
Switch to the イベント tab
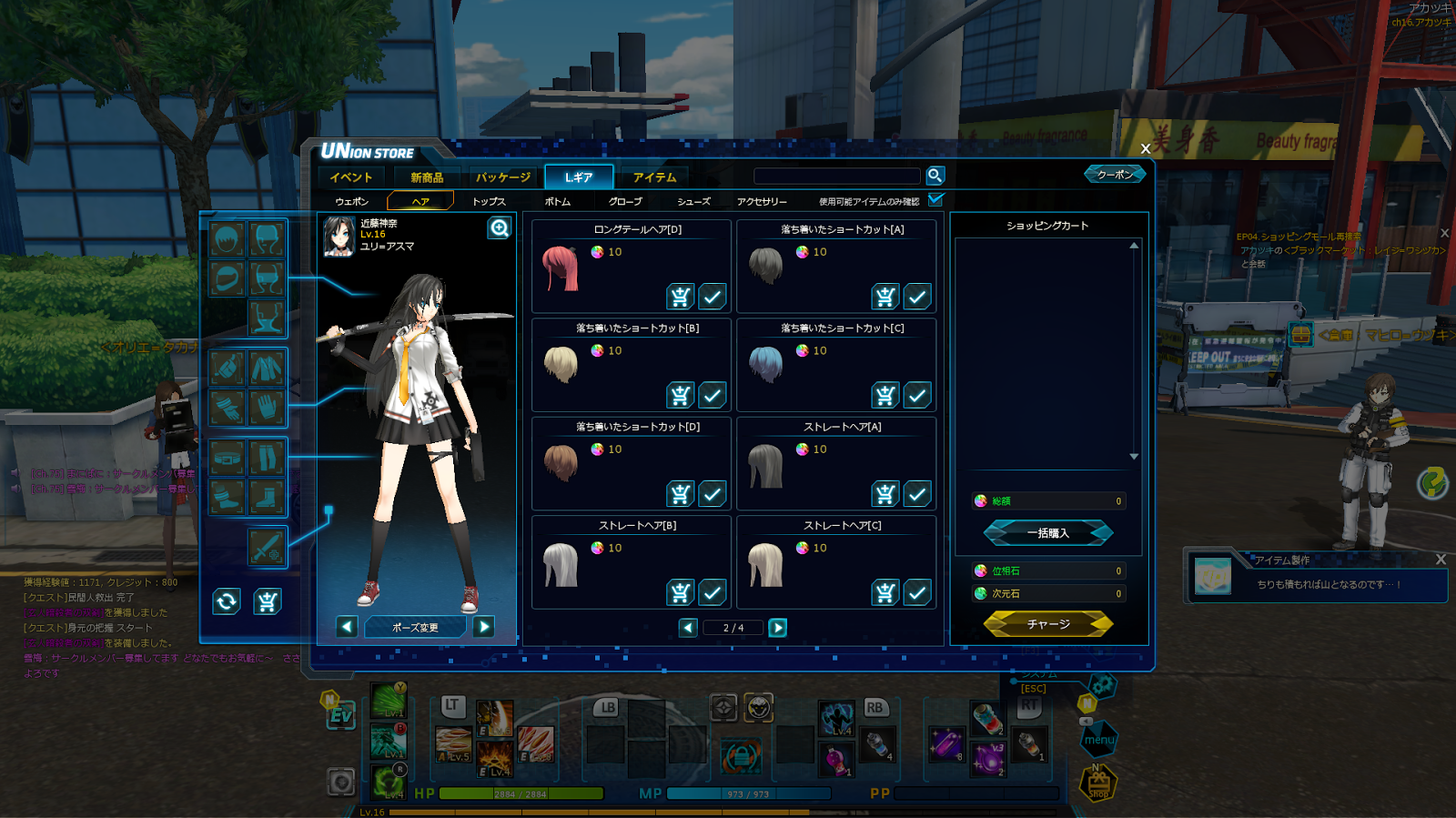tap(351, 177)
